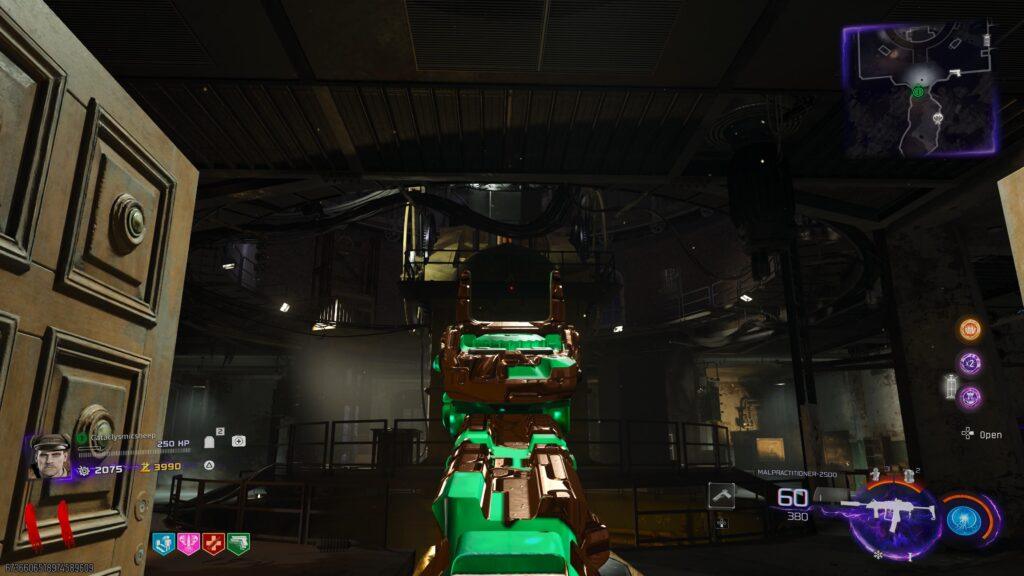
Task: Click the officer character portrait
Action: pyautogui.click(x=49, y=456)
